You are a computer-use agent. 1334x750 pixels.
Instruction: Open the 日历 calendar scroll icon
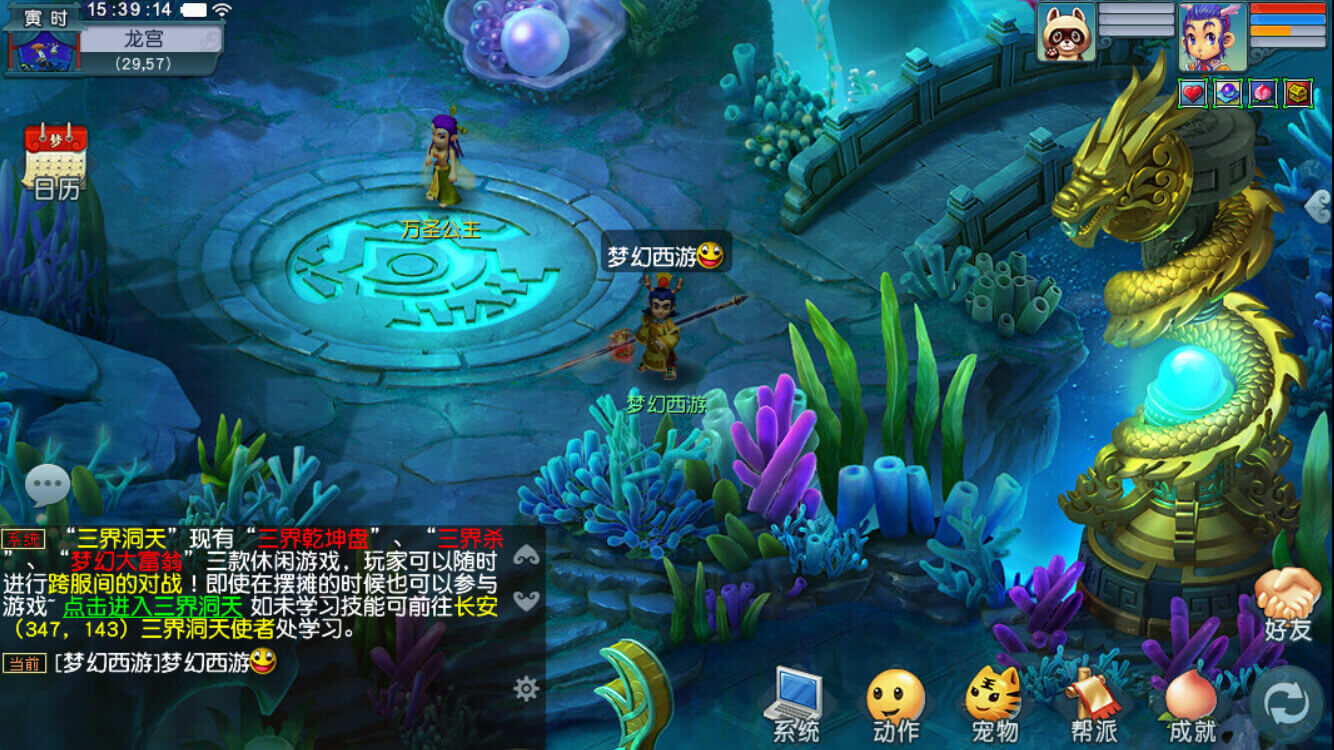tap(57, 156)
